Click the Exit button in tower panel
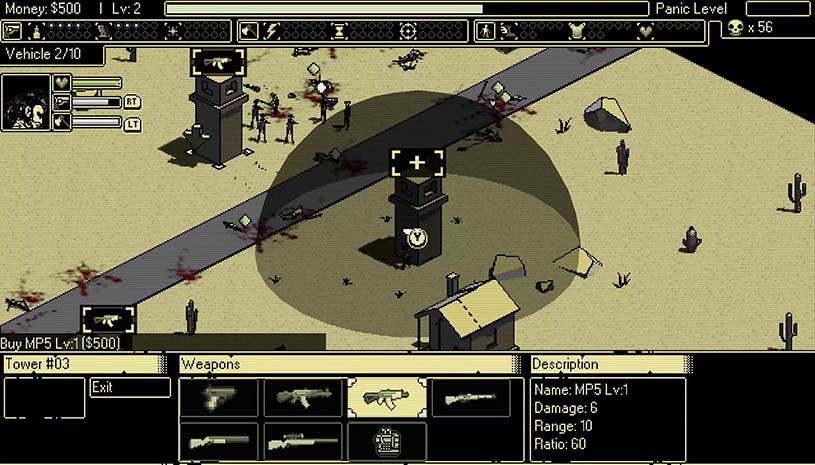This screenshot has width=815, height=465. click(x=129, y=387)
